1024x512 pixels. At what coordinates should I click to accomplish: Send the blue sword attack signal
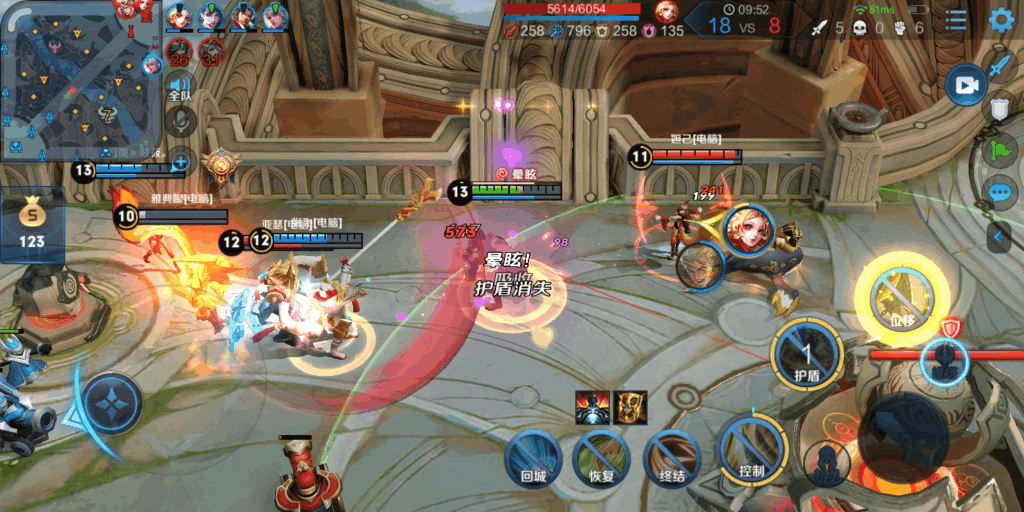point(1001,65)
